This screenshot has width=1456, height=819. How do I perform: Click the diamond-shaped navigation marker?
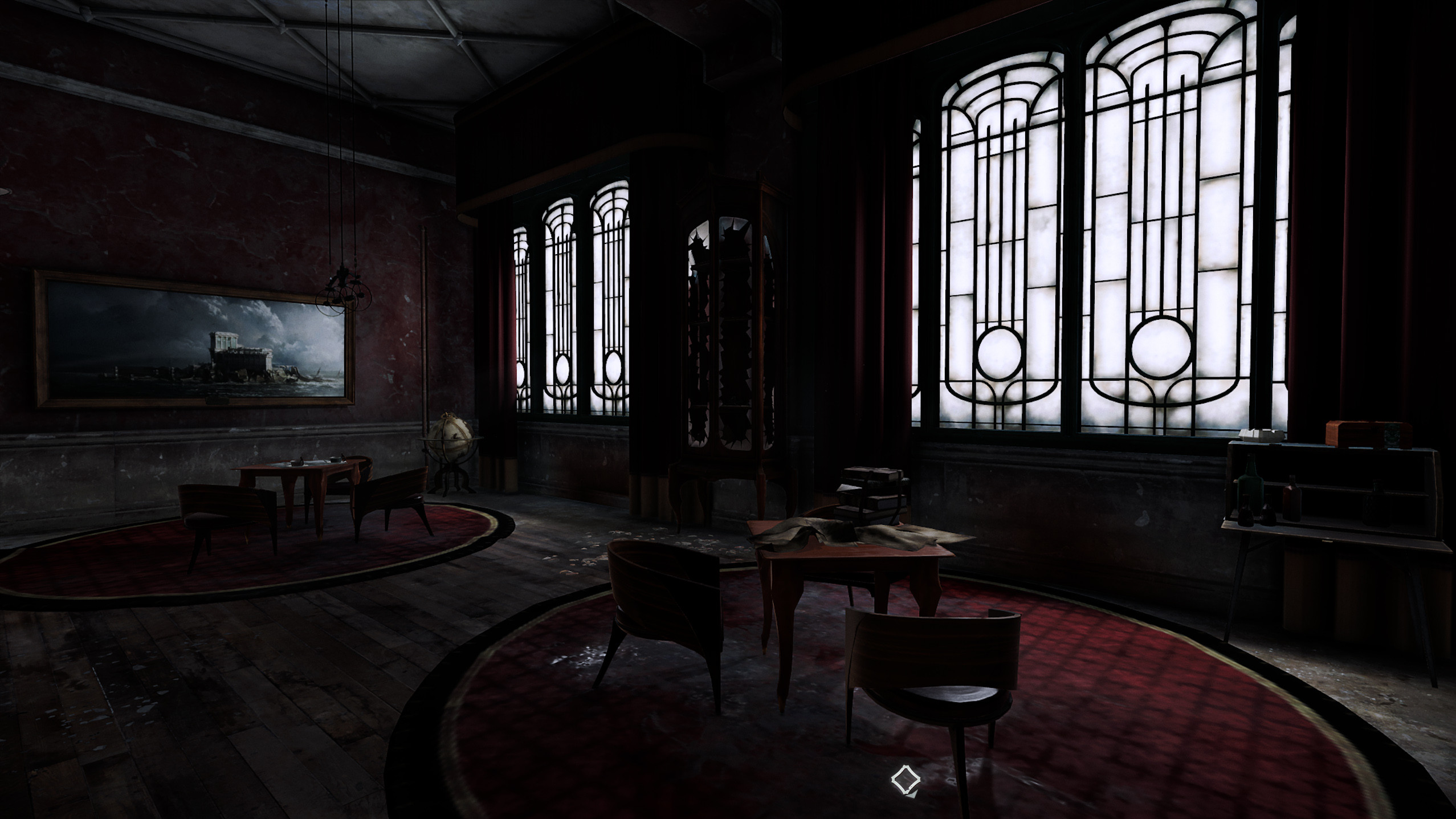[x=905, y=780]
